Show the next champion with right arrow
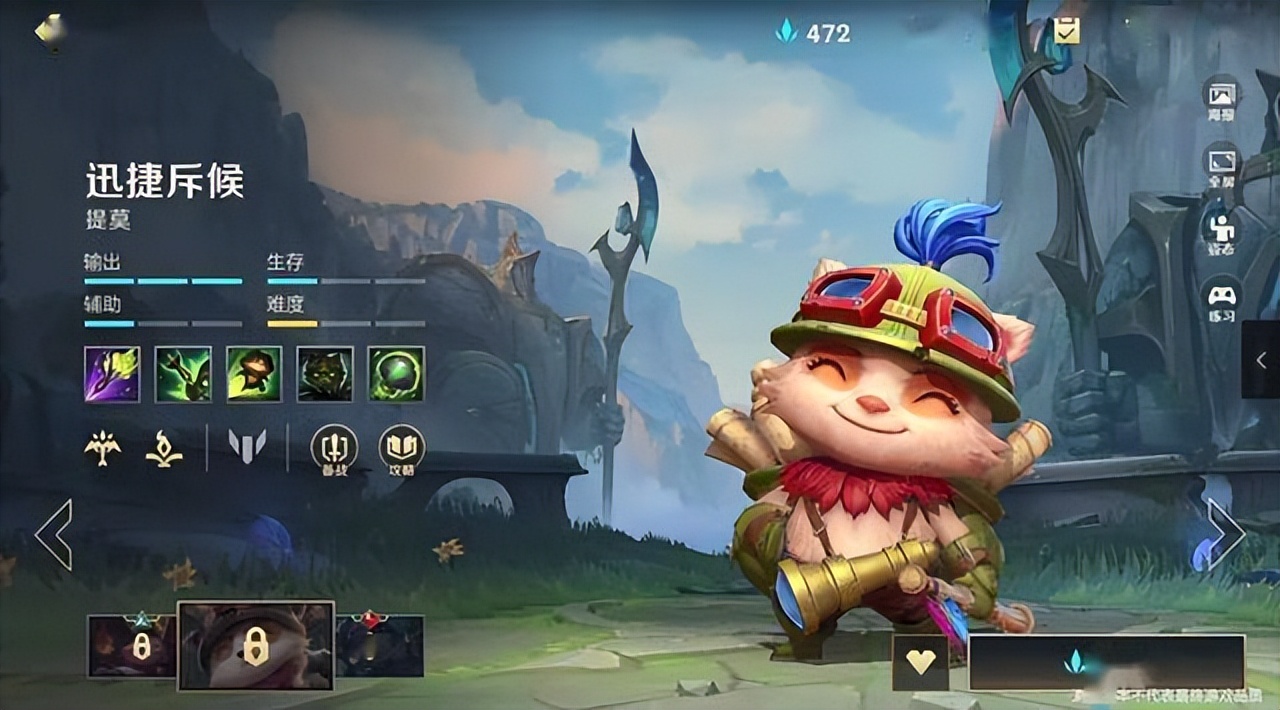The height and width of the screenshot is (710, 1280). pyautogui.click(x=1225, y=534)
